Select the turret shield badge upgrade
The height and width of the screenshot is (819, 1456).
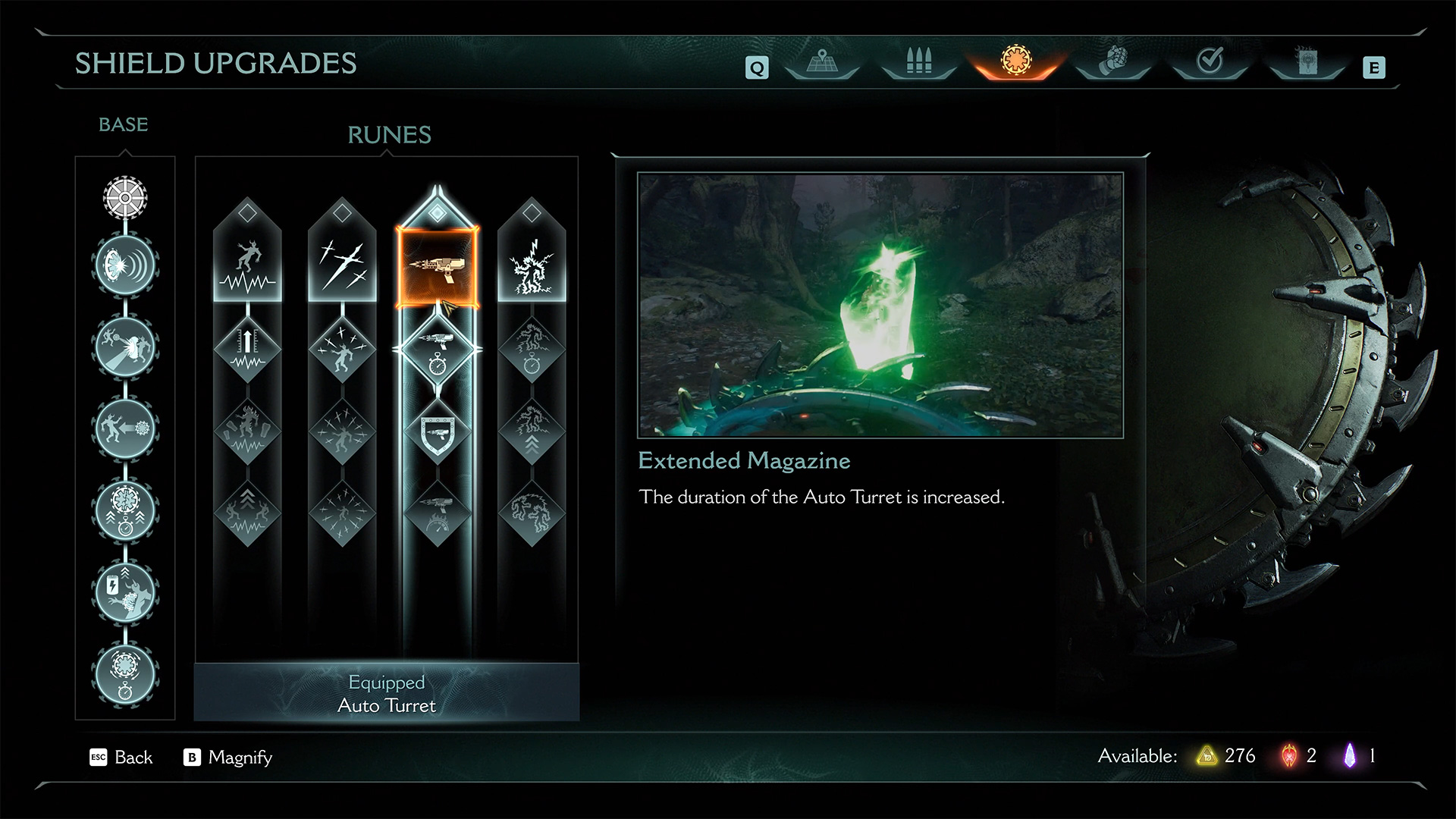tap(438, 432)
